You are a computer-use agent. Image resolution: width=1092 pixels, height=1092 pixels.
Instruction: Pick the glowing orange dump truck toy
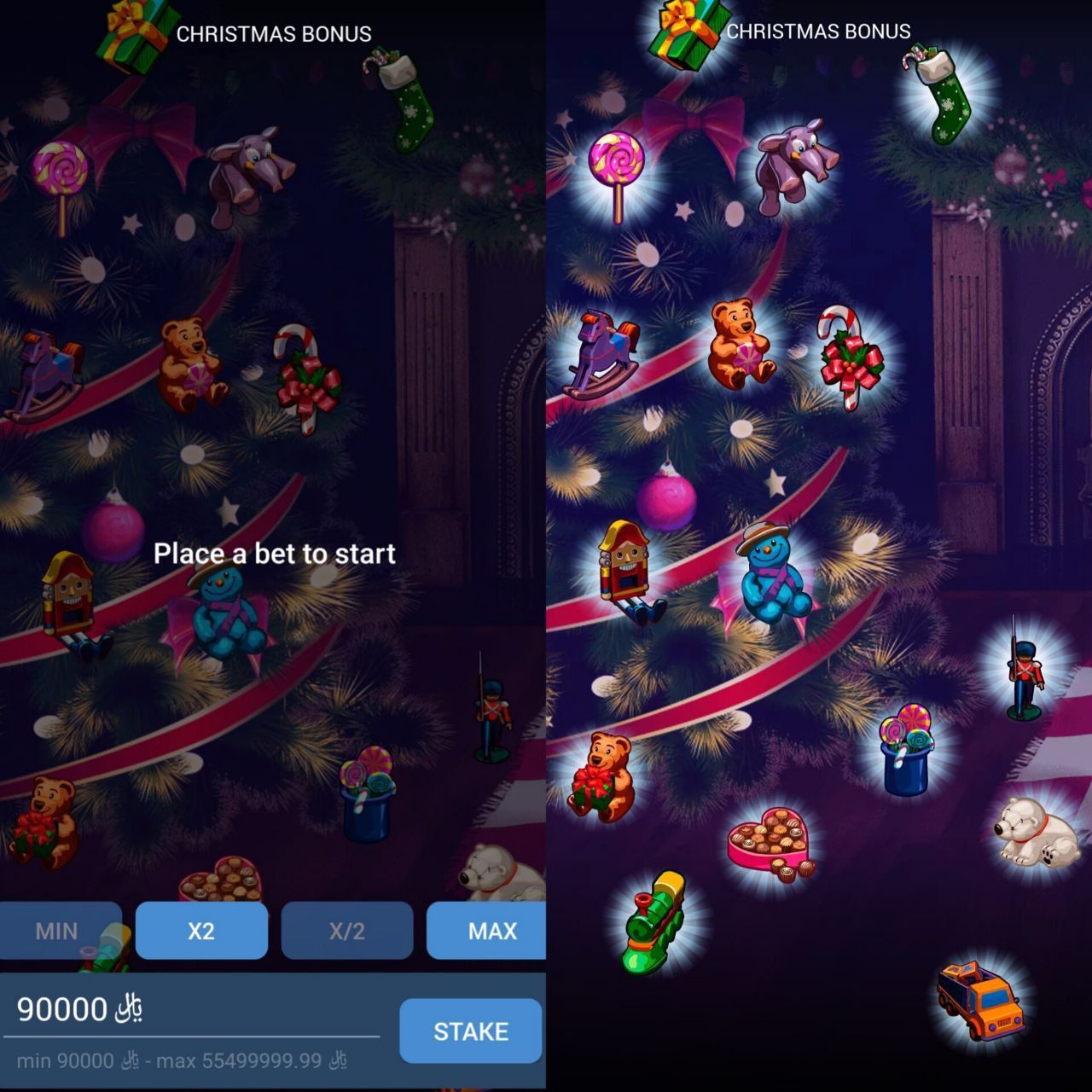tap(979, 999)
